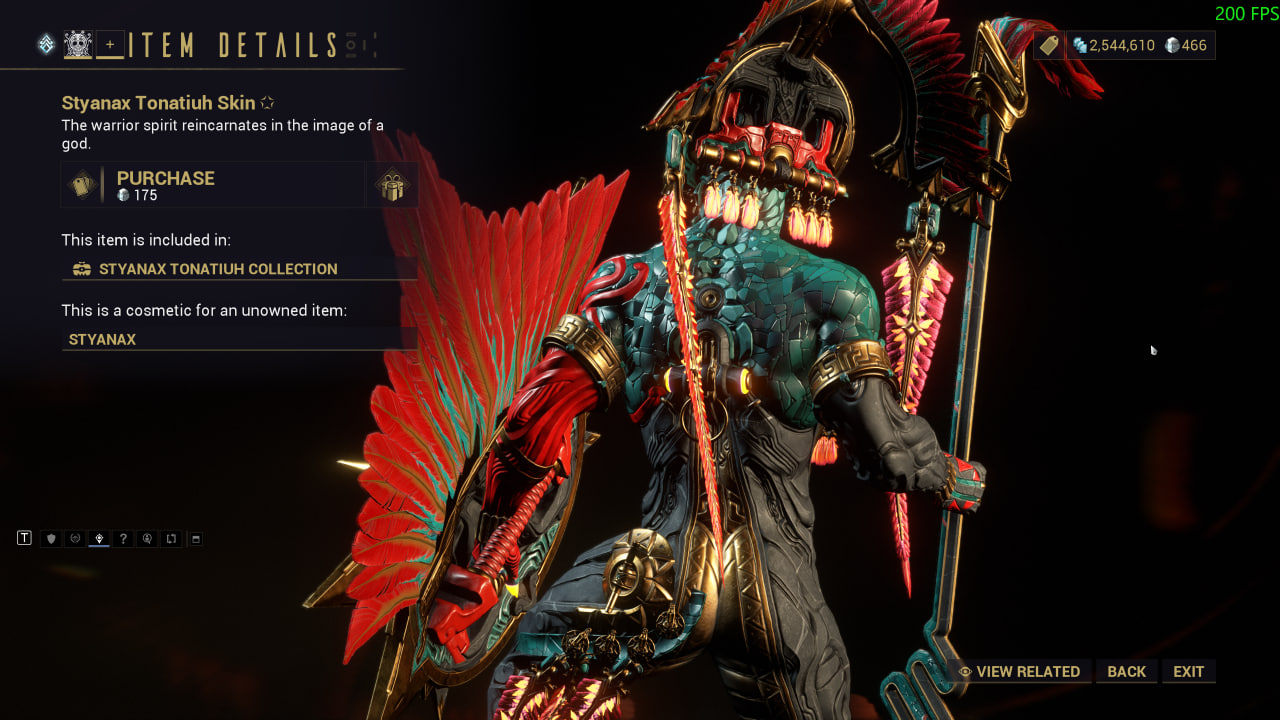Open the chat via the T icon
This screenshot has width=1280, height=720.
click(25, 539)
